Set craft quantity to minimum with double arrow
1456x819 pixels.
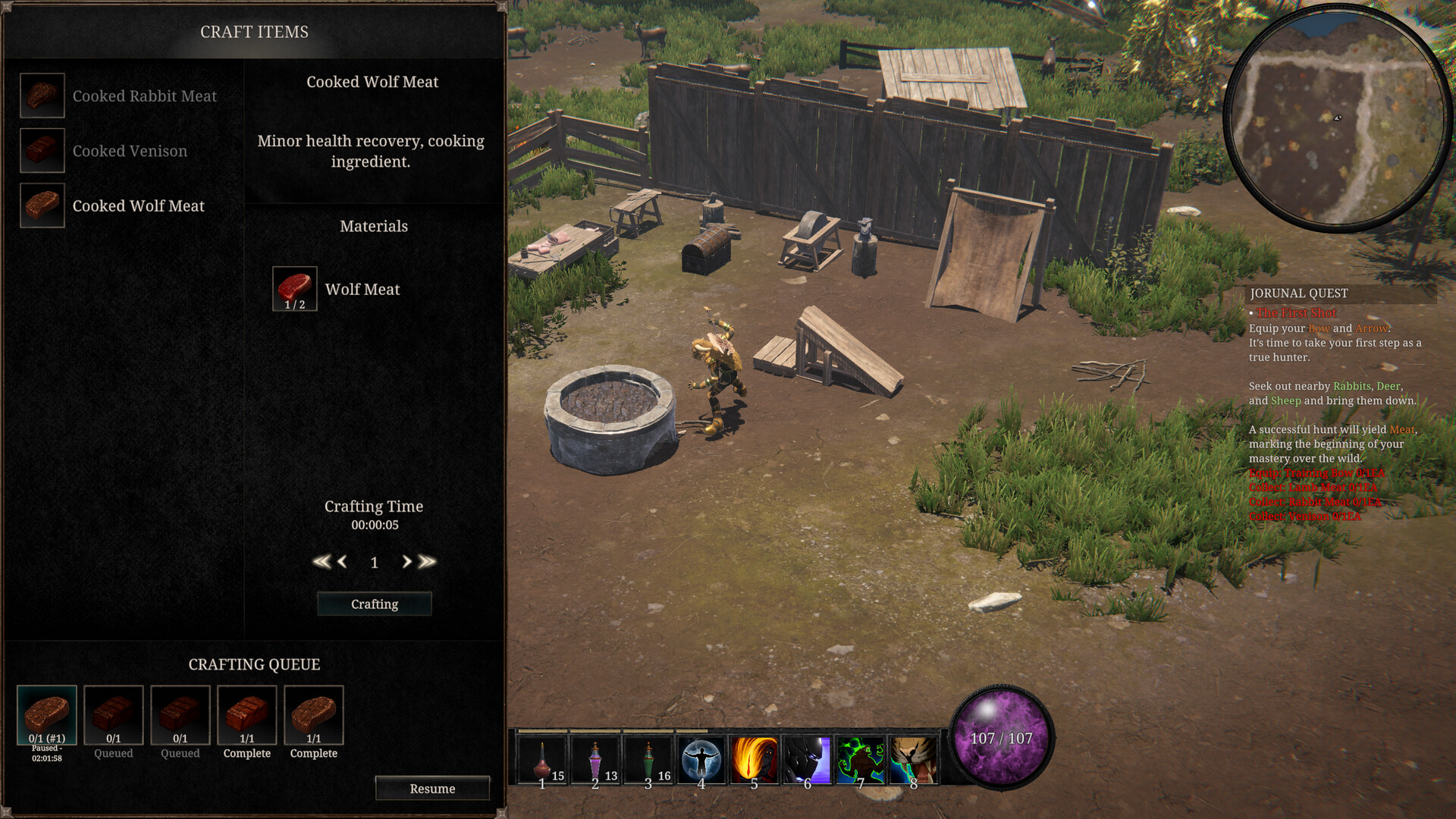(321, 562)
